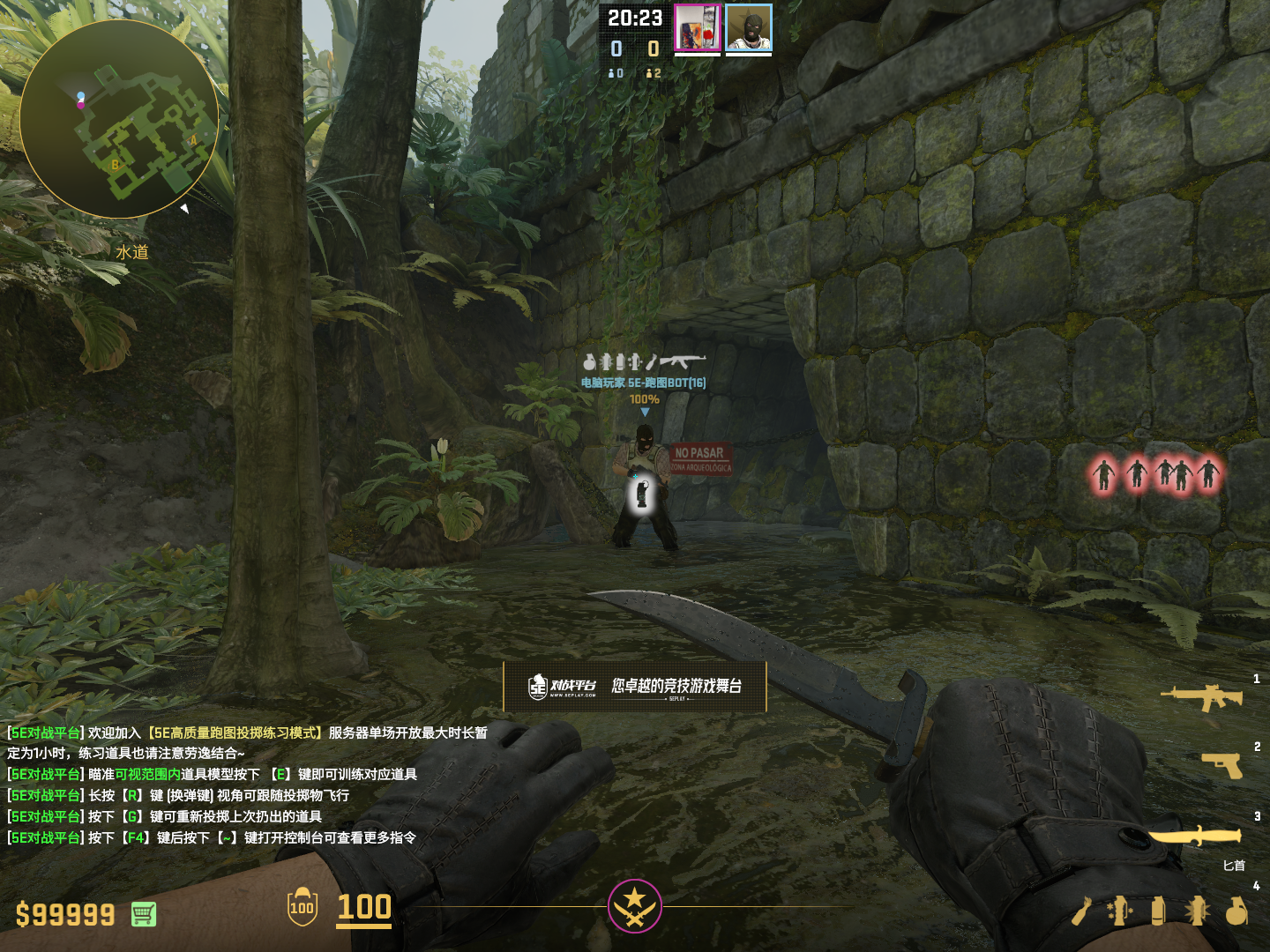
Task: Click the 5E platform banner
Action: (x=635, y=687)
